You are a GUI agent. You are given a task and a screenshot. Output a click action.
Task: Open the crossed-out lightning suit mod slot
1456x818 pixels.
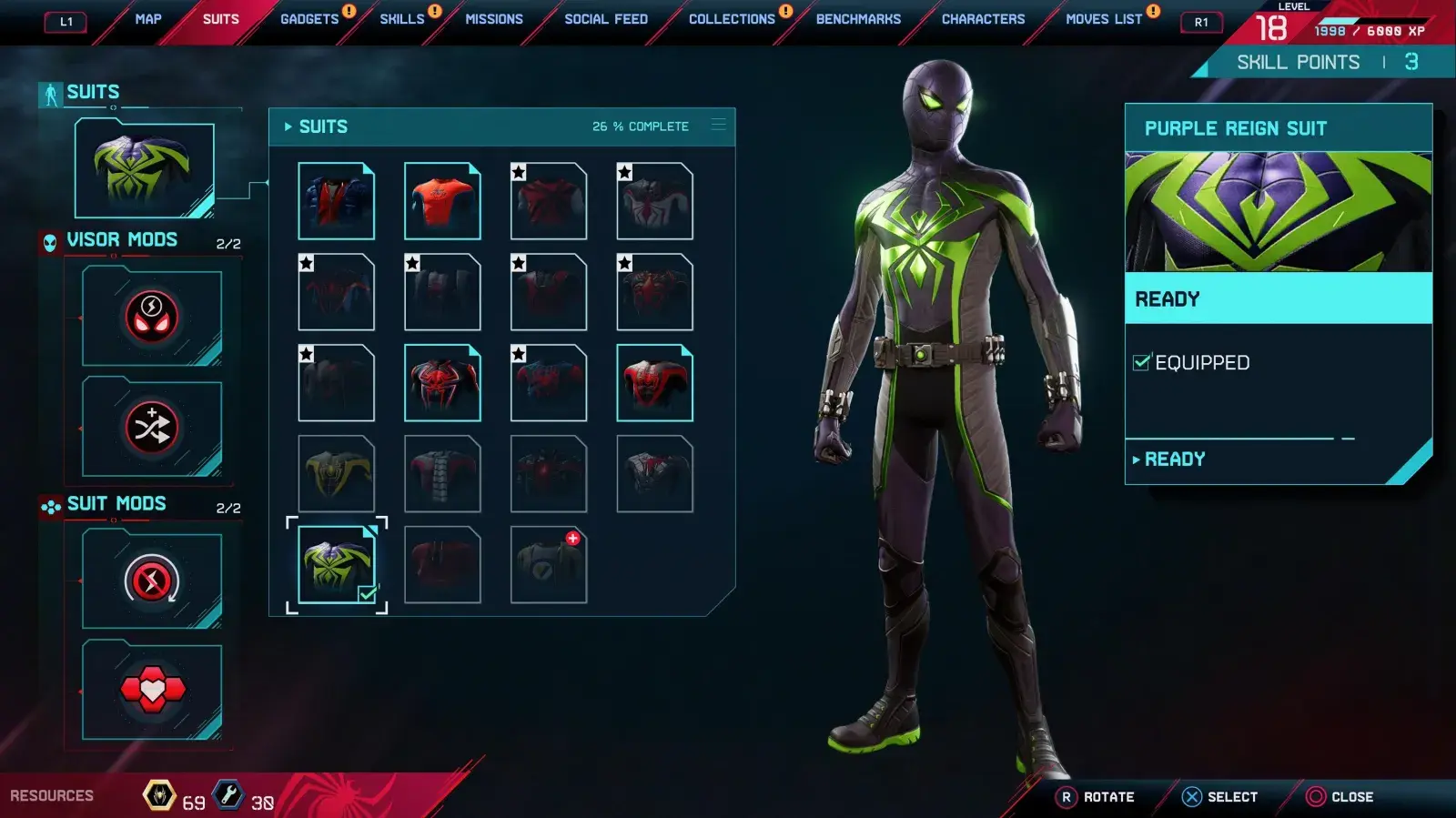(152, 581)
